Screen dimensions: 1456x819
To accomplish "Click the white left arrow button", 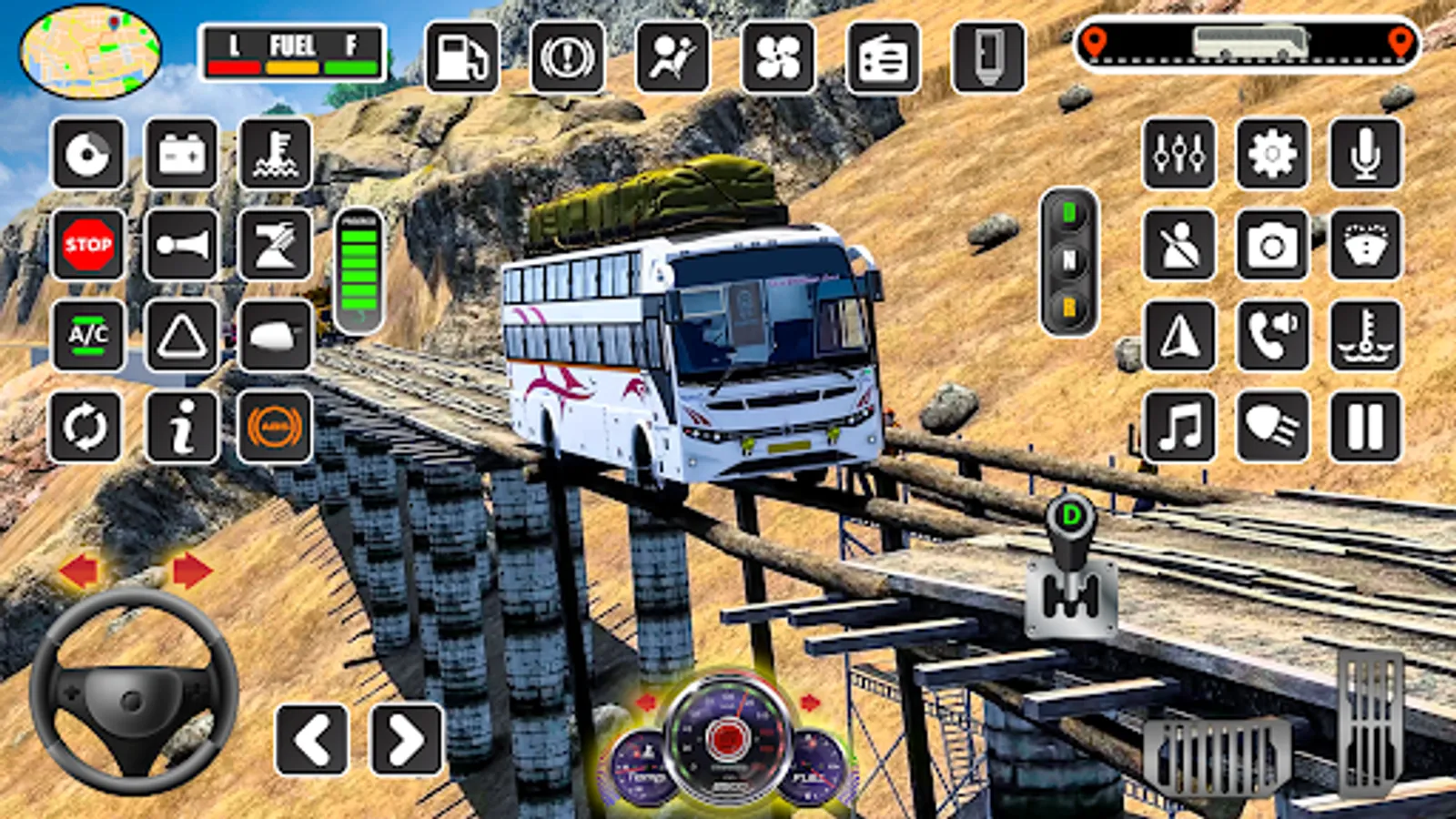I will [x=312, y=739].
